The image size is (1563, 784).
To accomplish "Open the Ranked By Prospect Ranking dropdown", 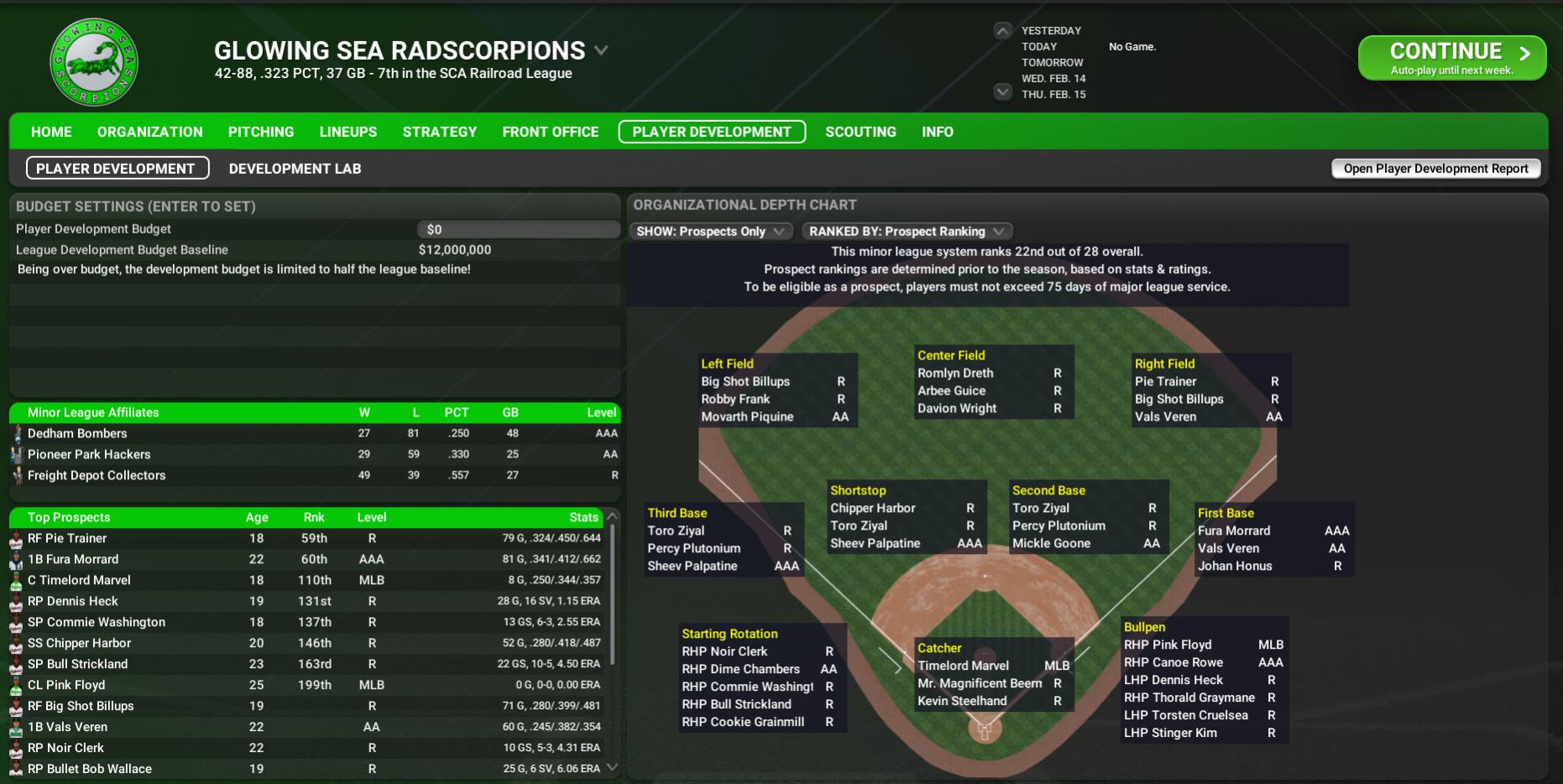I will point(907,232).
